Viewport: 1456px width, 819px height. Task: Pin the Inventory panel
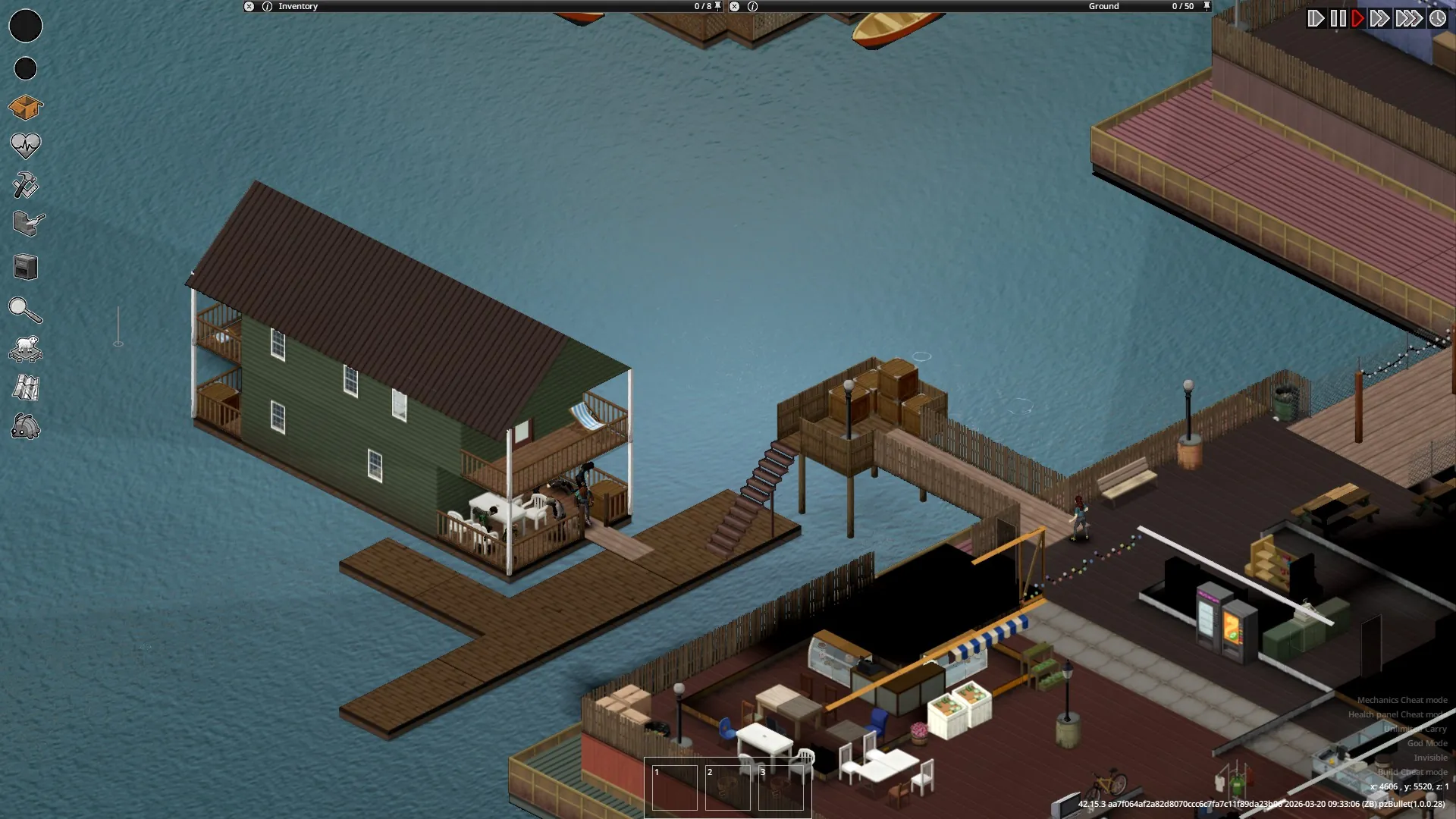718,6
